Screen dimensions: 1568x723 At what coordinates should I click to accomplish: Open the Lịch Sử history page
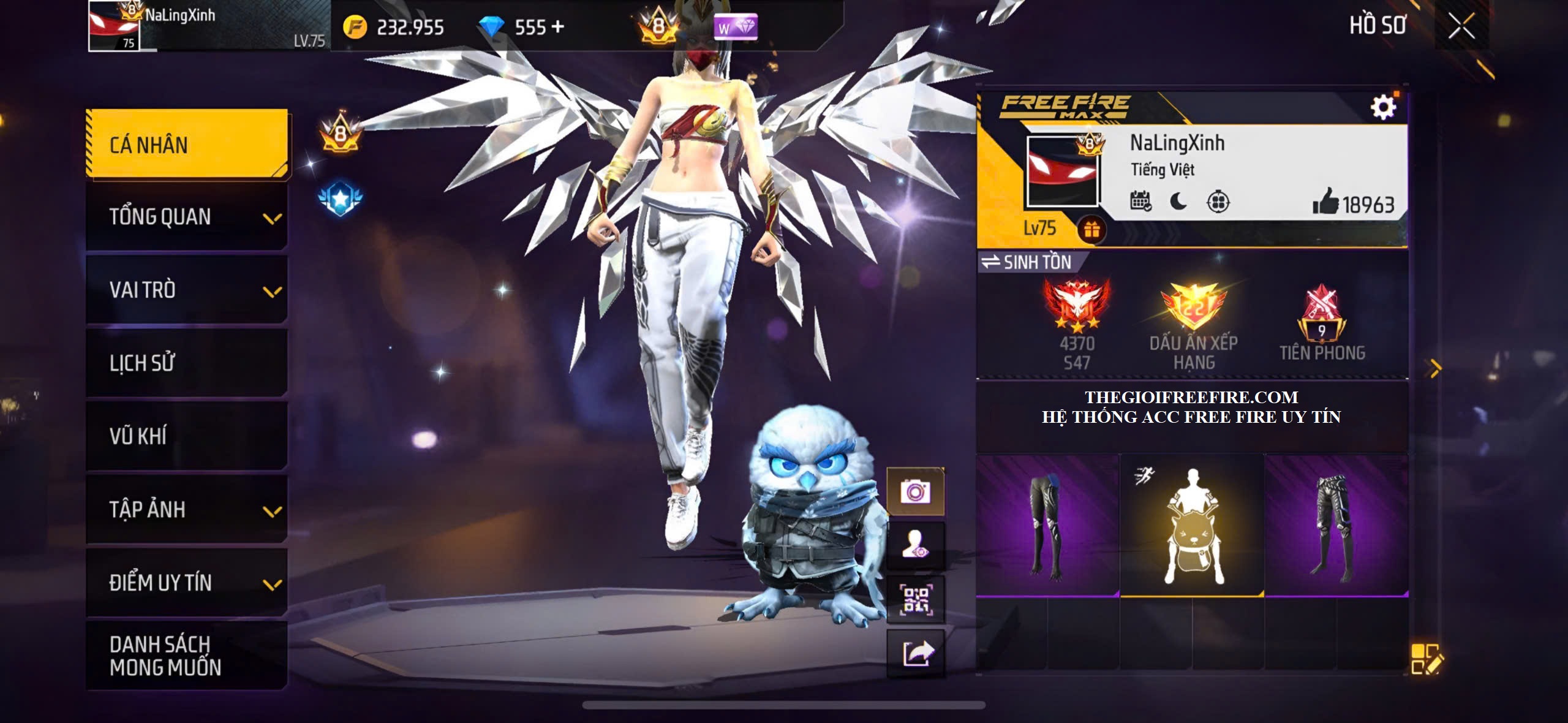187,363
